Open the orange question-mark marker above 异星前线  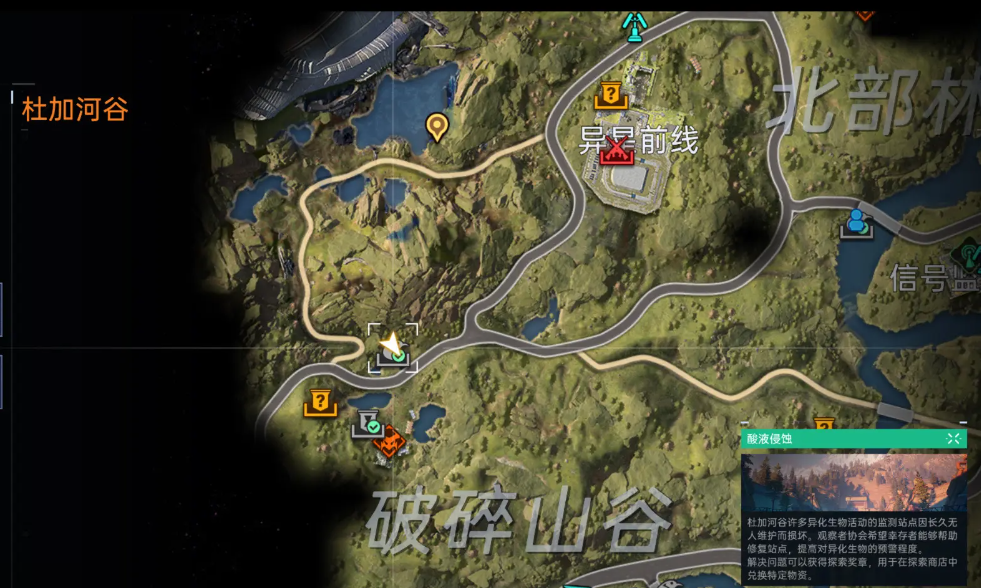pos(609,95)
